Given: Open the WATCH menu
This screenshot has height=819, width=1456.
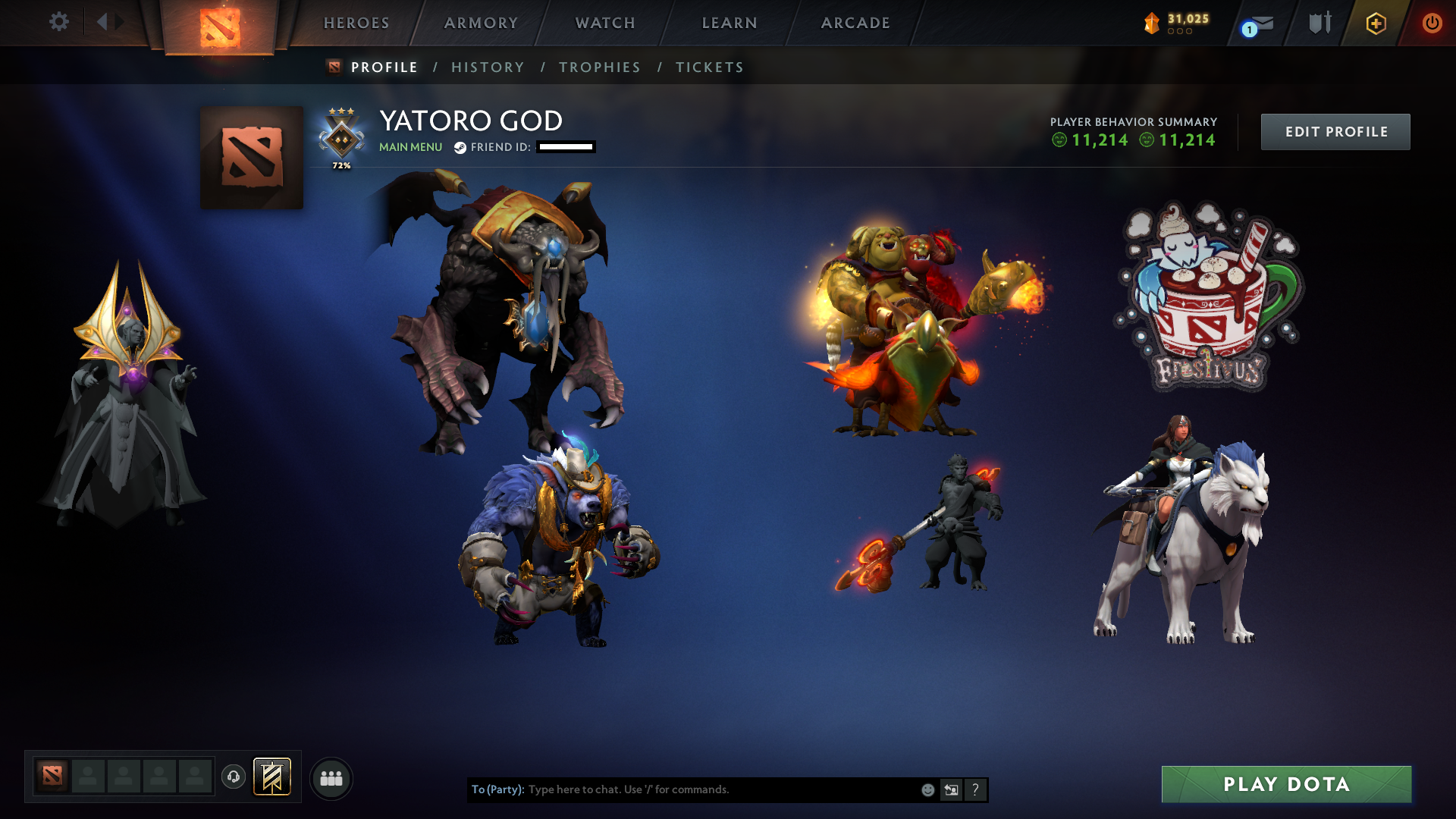Looking at the screenshot, I should click(x=604, y=23).
